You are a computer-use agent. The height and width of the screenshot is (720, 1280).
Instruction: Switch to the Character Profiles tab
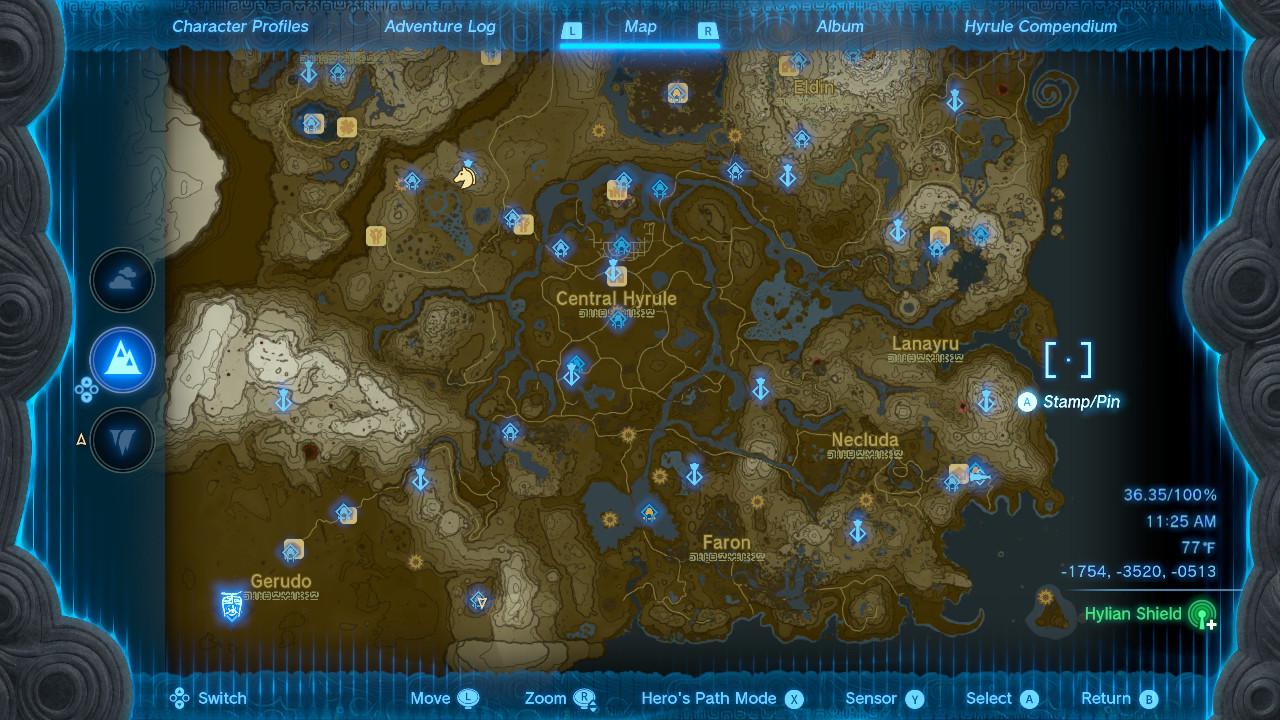click(x=240, y=27)
